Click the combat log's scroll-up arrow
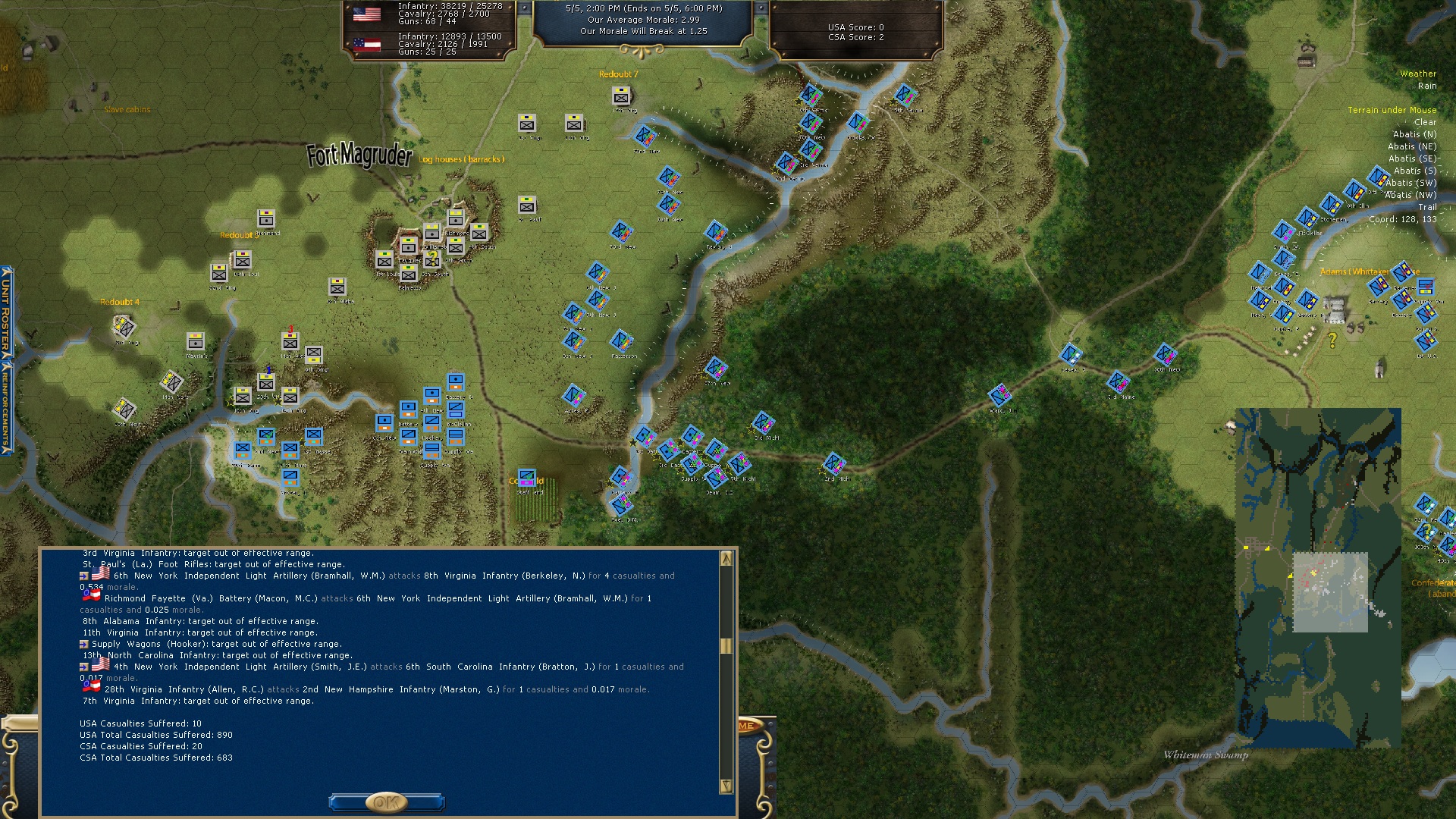 point(726,559)
